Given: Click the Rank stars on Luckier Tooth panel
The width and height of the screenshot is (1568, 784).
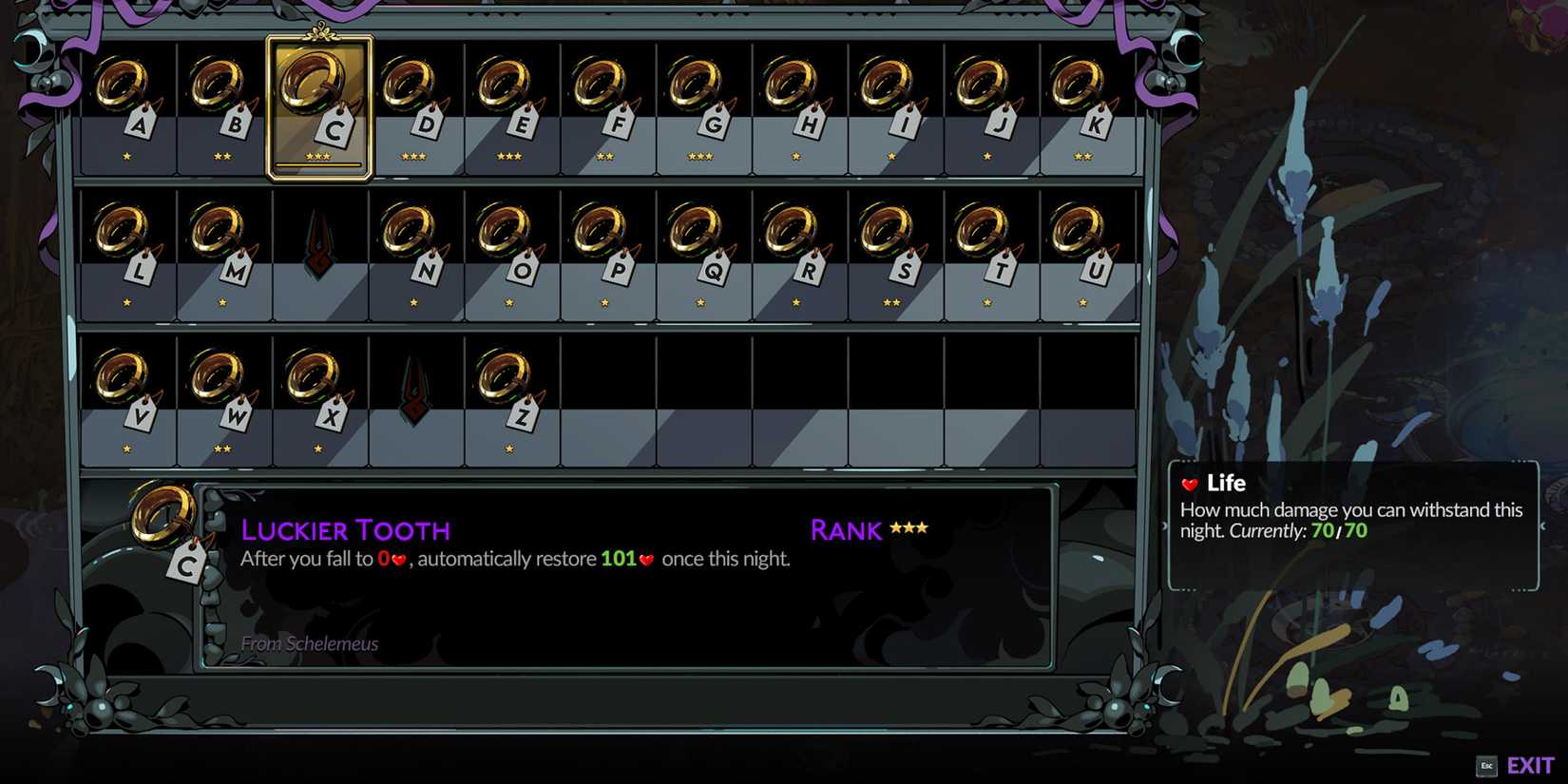Looking at the screenshot, I should (909, 528).
